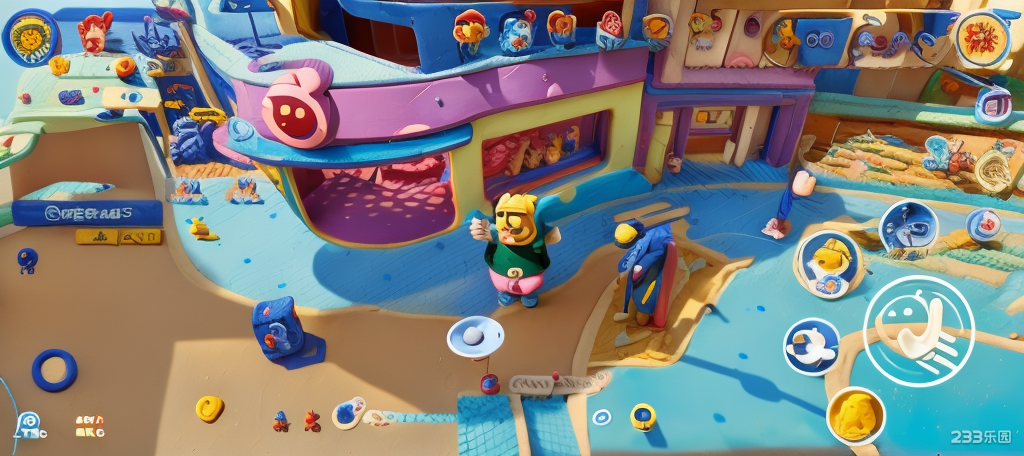Tap the blue ring joystick control
The image size is (1024, 456).
coord(54,370)
